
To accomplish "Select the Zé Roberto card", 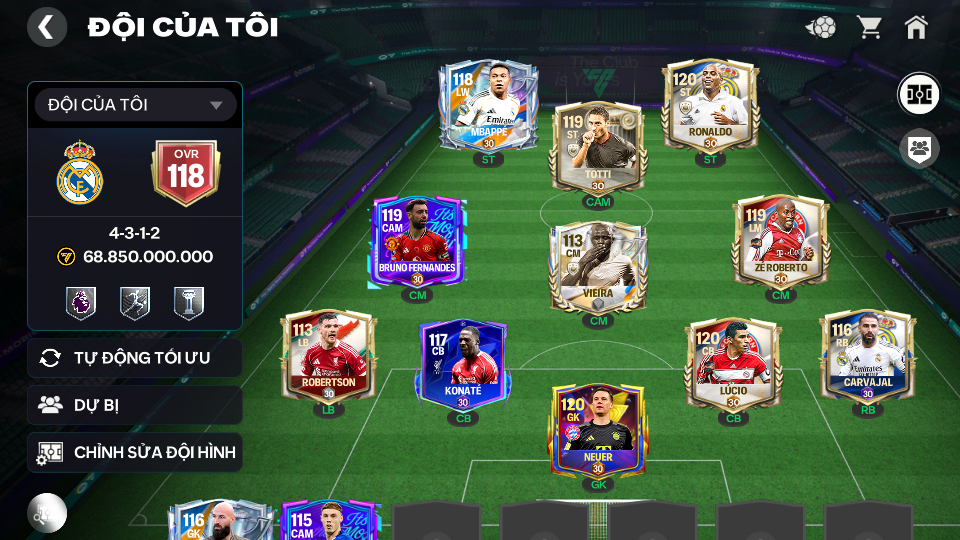I will click(781, 243).
